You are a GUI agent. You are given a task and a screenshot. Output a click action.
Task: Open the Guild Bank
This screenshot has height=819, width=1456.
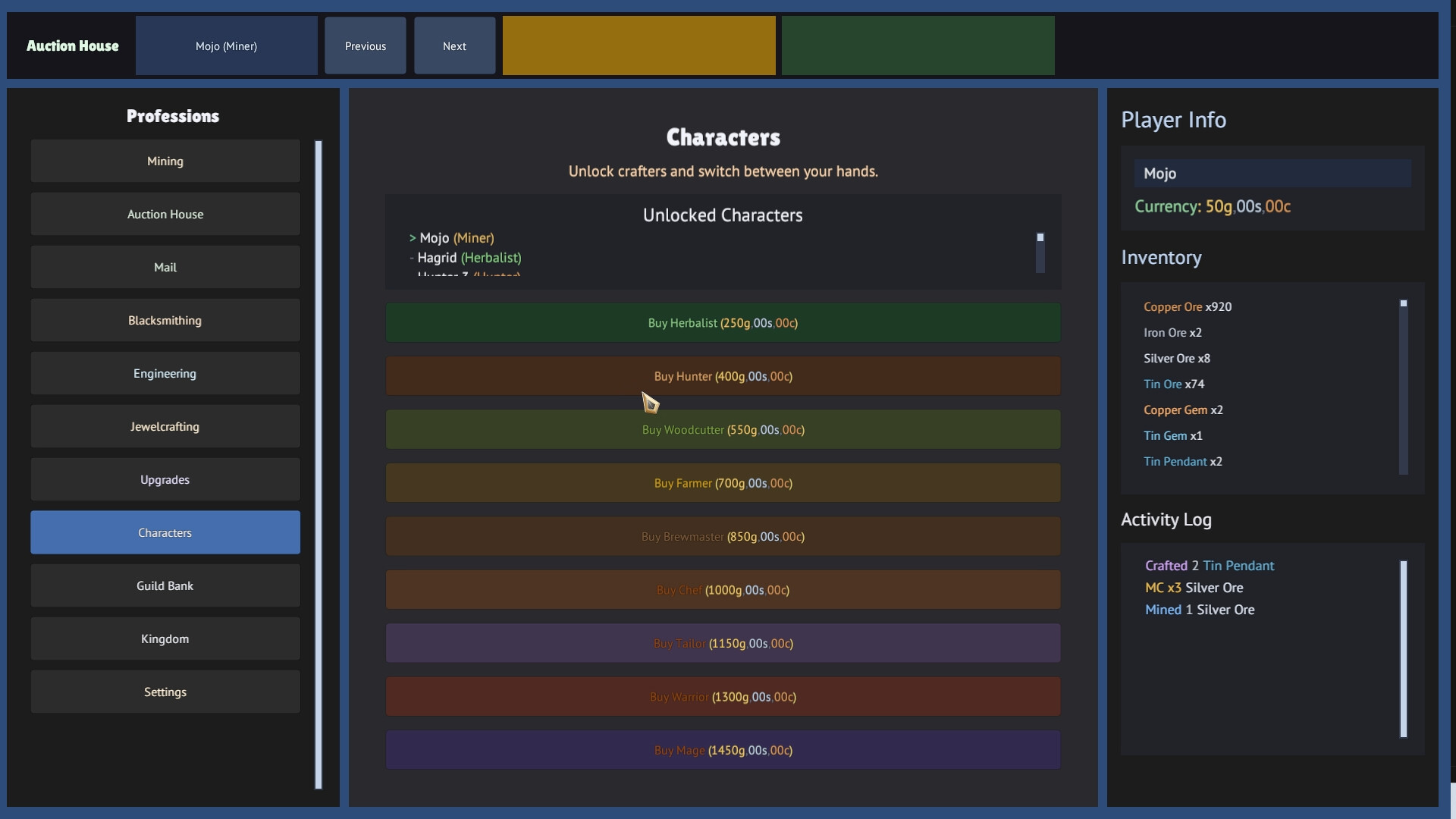click(x=165, y=585)
